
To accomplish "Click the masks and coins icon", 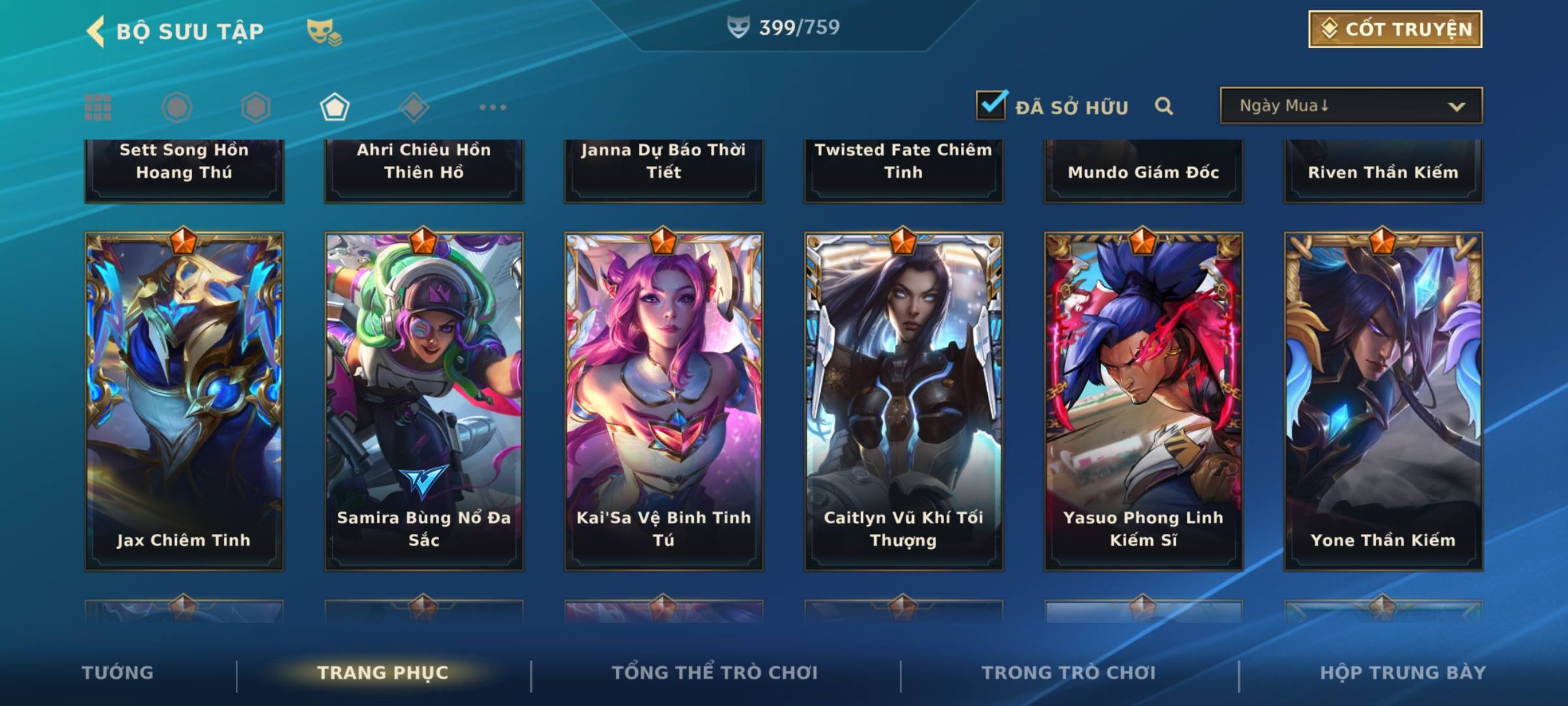I will tap(324, 31).
